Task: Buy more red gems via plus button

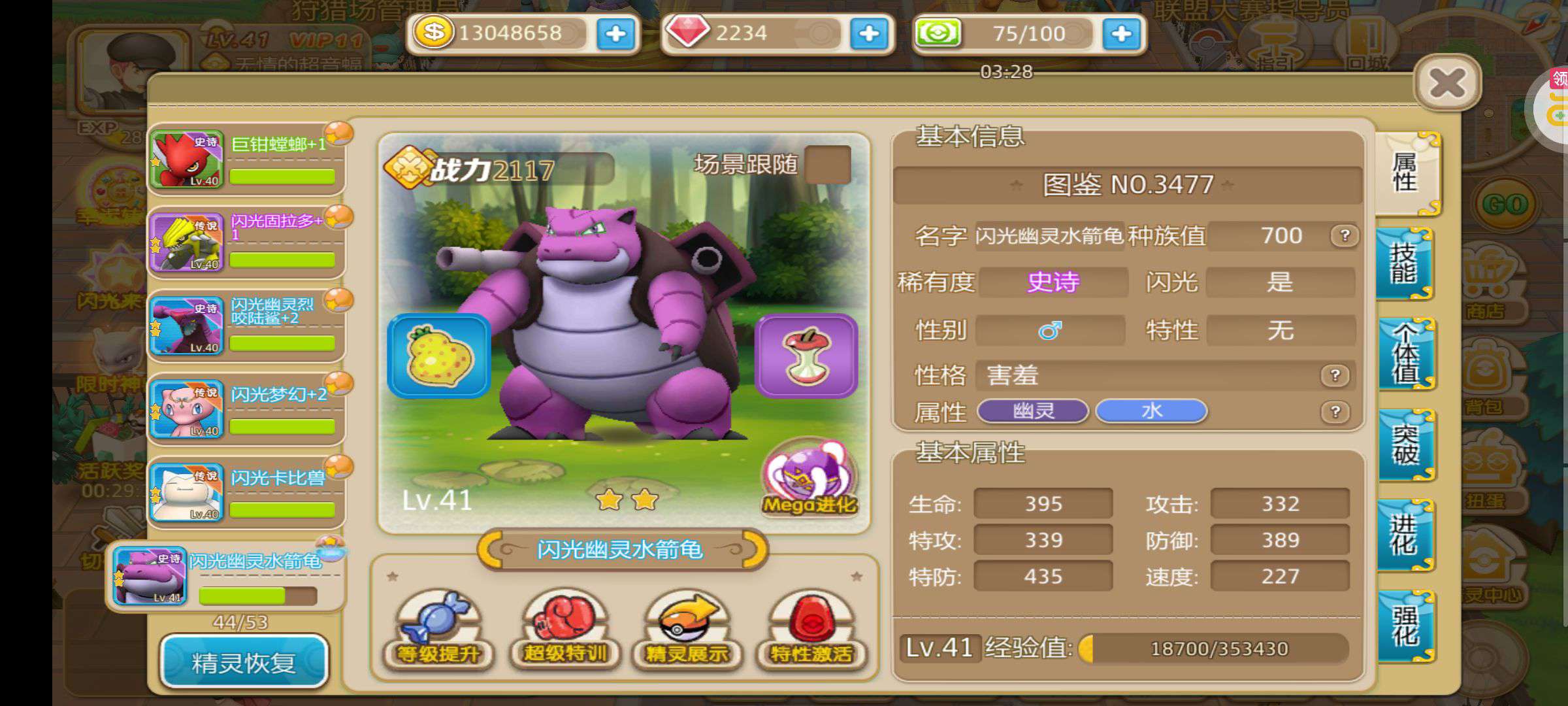Action: 868,33
